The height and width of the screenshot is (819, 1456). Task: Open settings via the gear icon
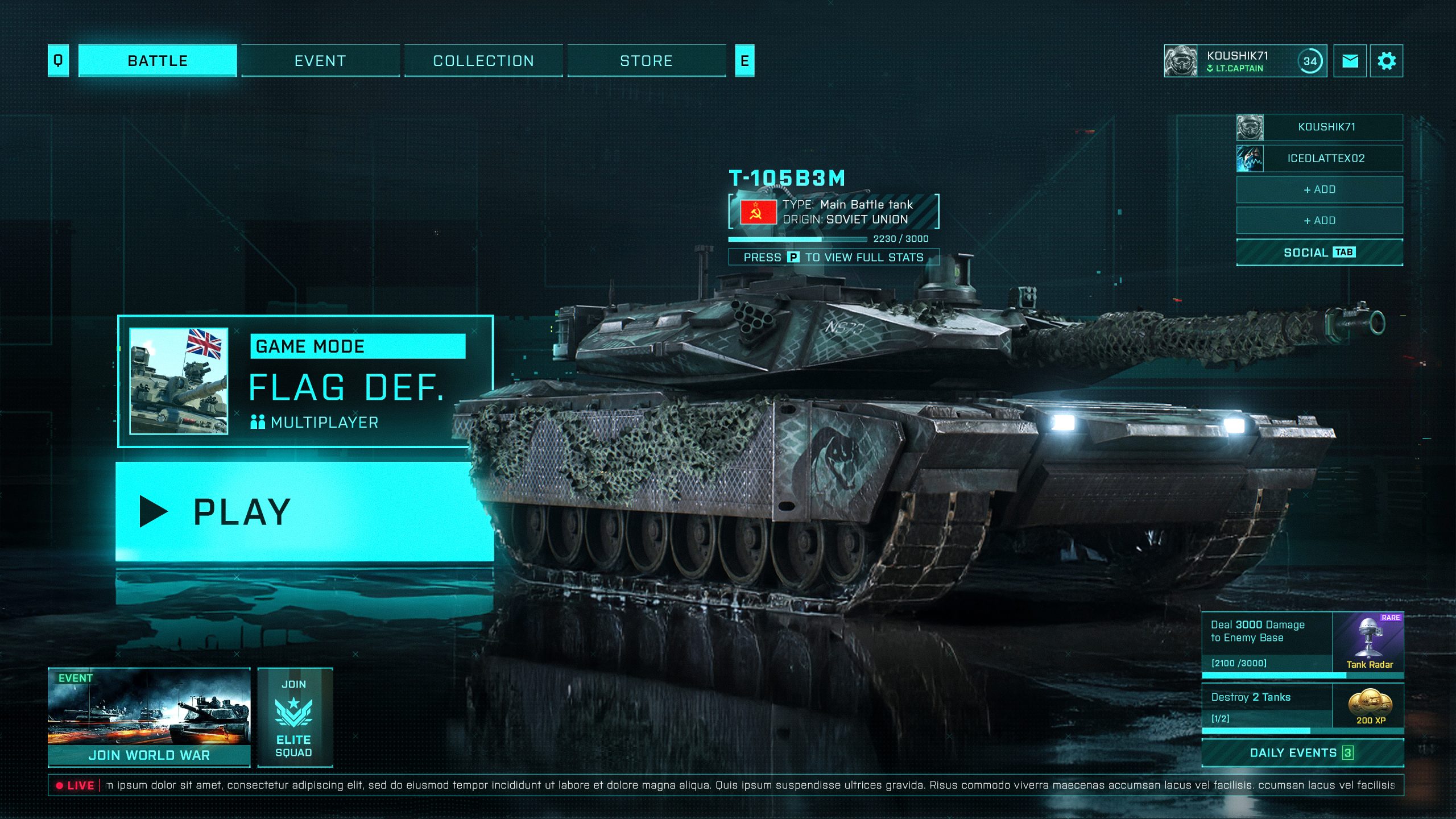tap(1387, 61)
